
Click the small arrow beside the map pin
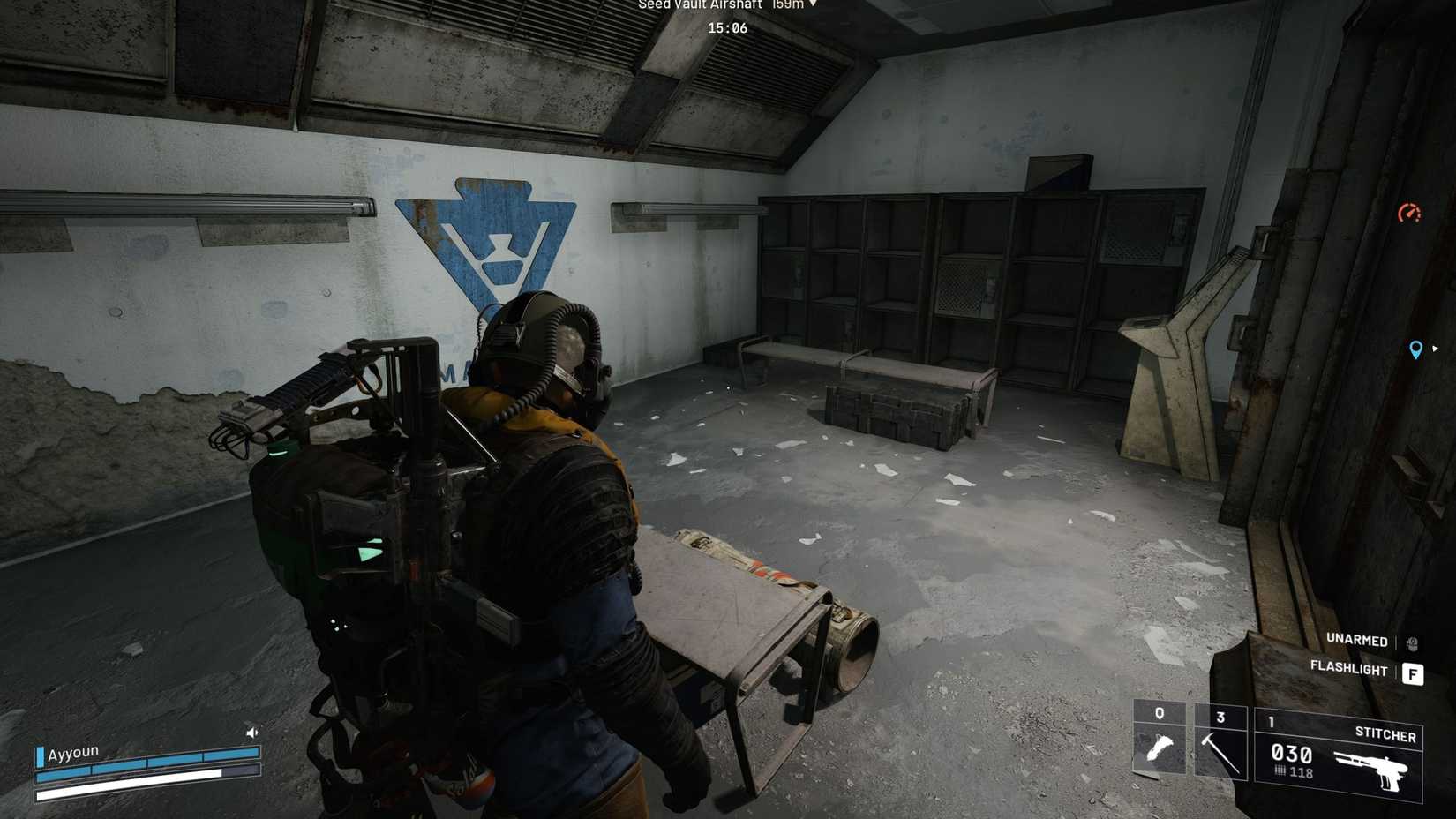pos(1436,349)
